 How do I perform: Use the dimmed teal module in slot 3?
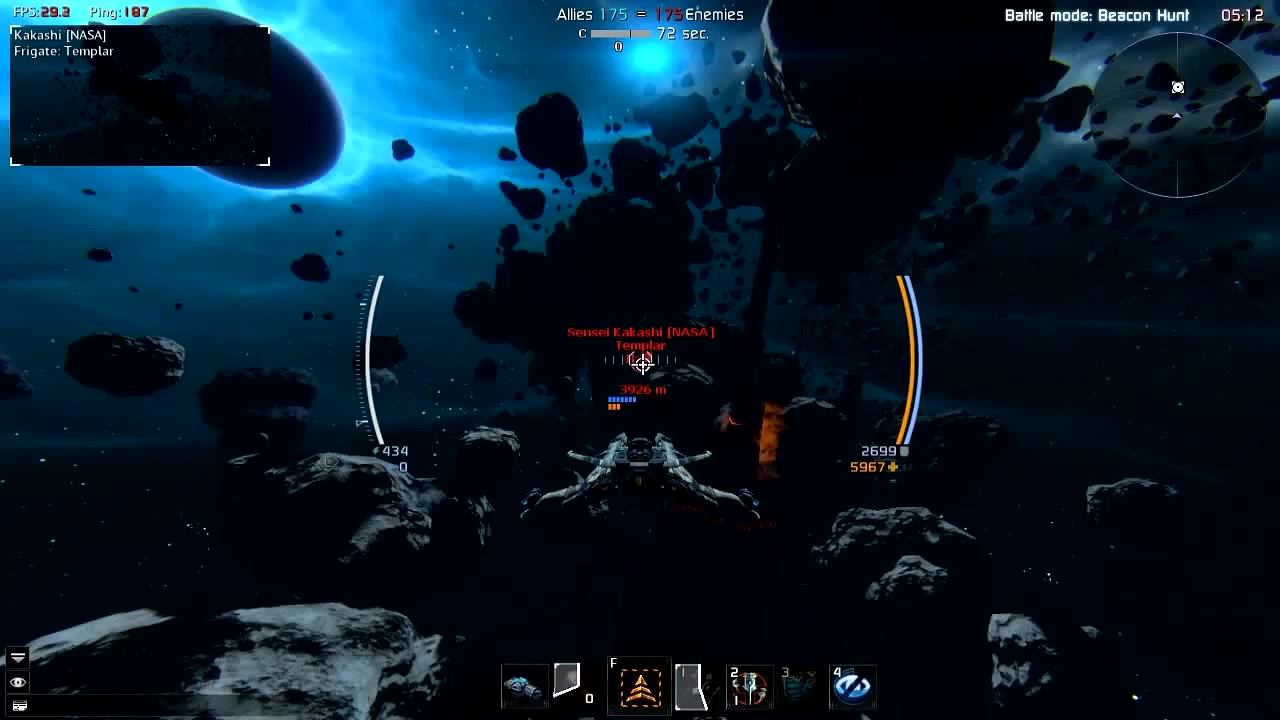click(800, 687)
